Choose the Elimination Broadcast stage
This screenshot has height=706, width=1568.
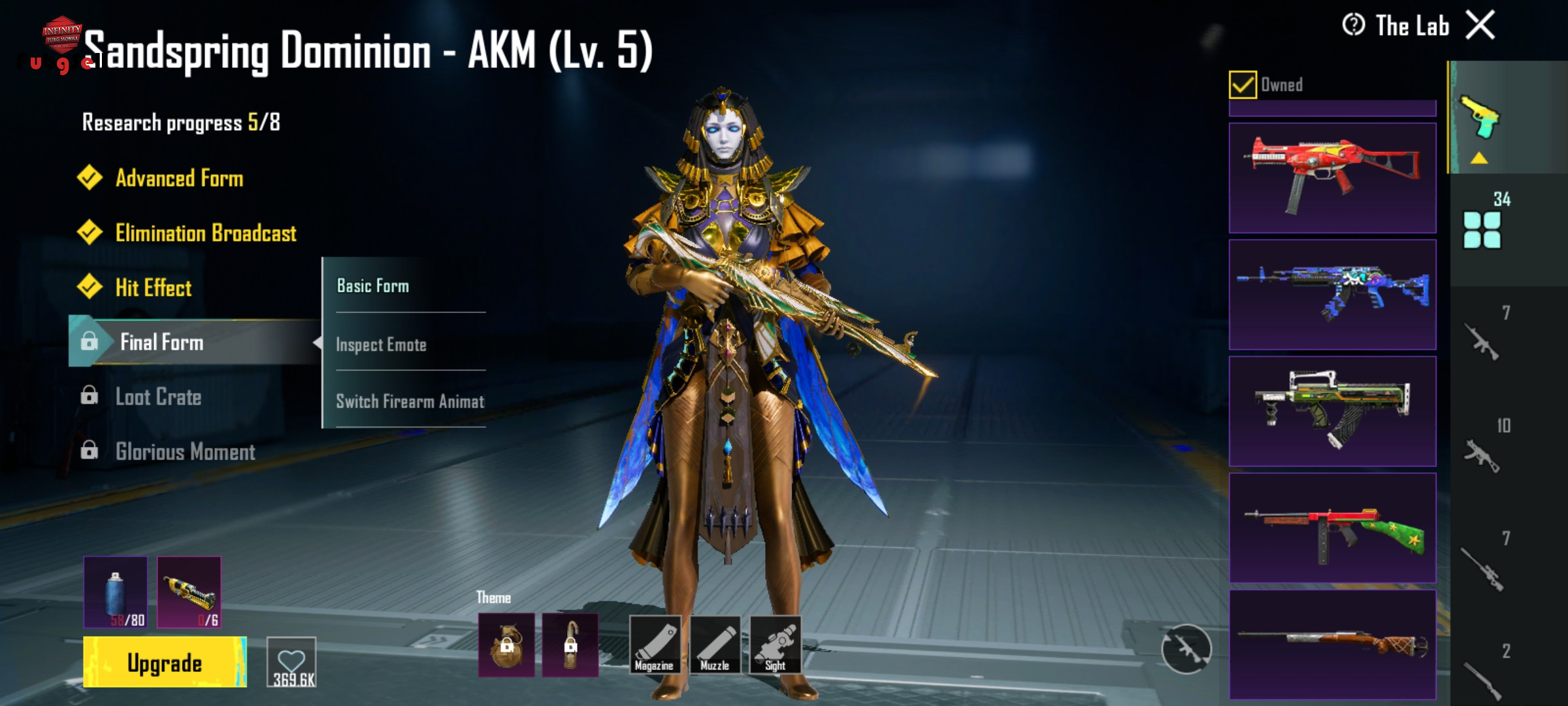(x=205, y=233)
